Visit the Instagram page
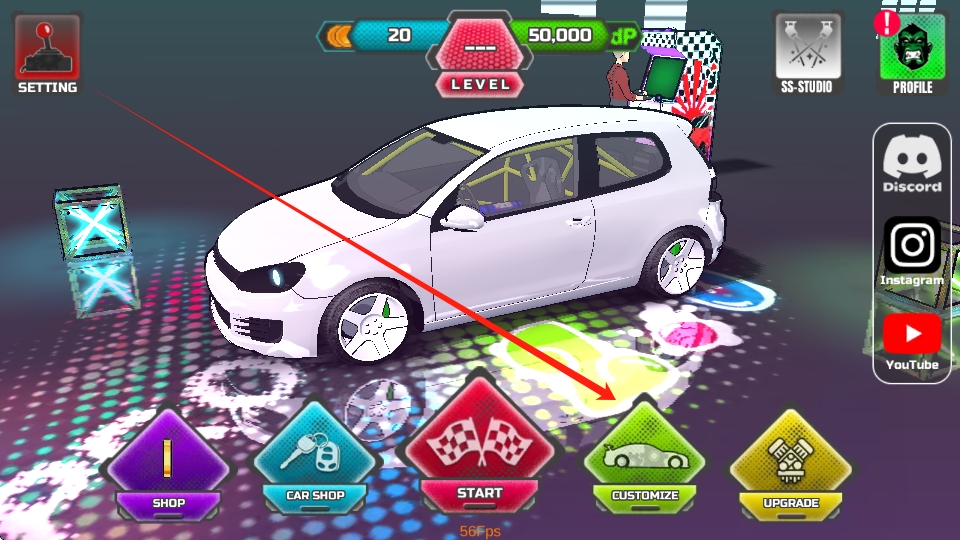The height and width of the screenshot is (540, 960). pyautogui.click(x=912, y=251)
